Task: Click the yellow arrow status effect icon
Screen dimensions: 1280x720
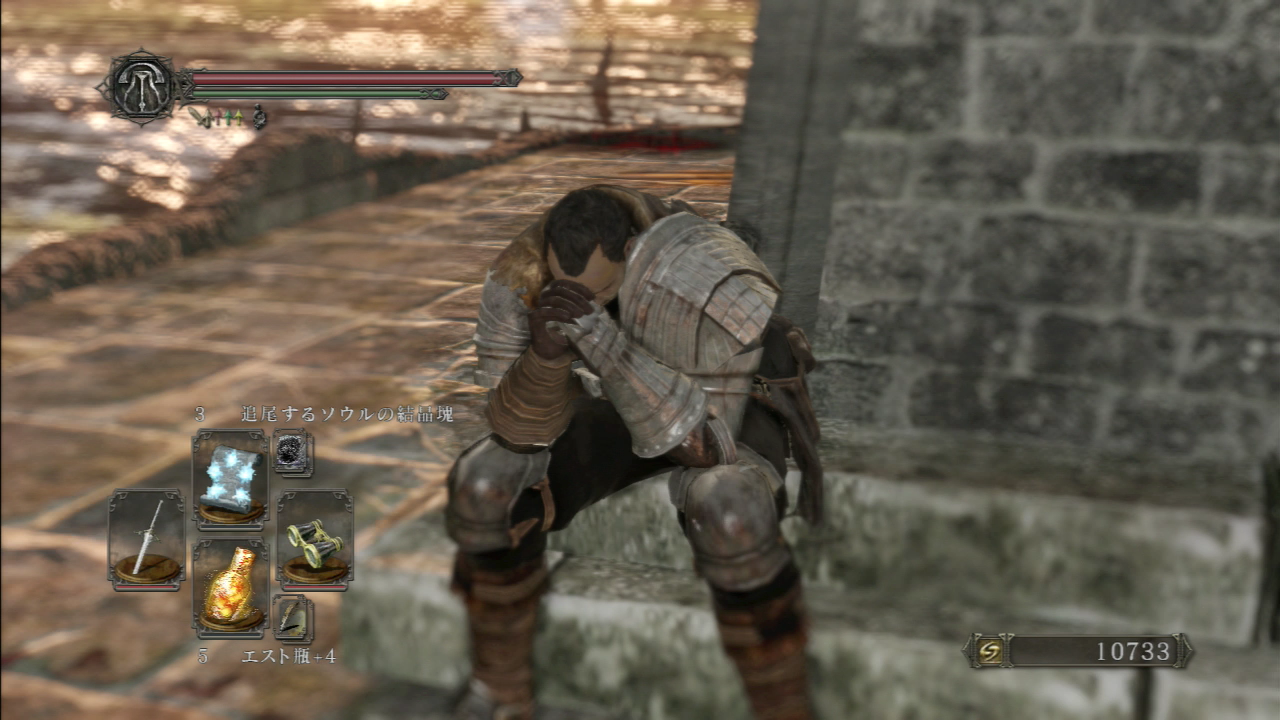Action: [x=239, y=116]
